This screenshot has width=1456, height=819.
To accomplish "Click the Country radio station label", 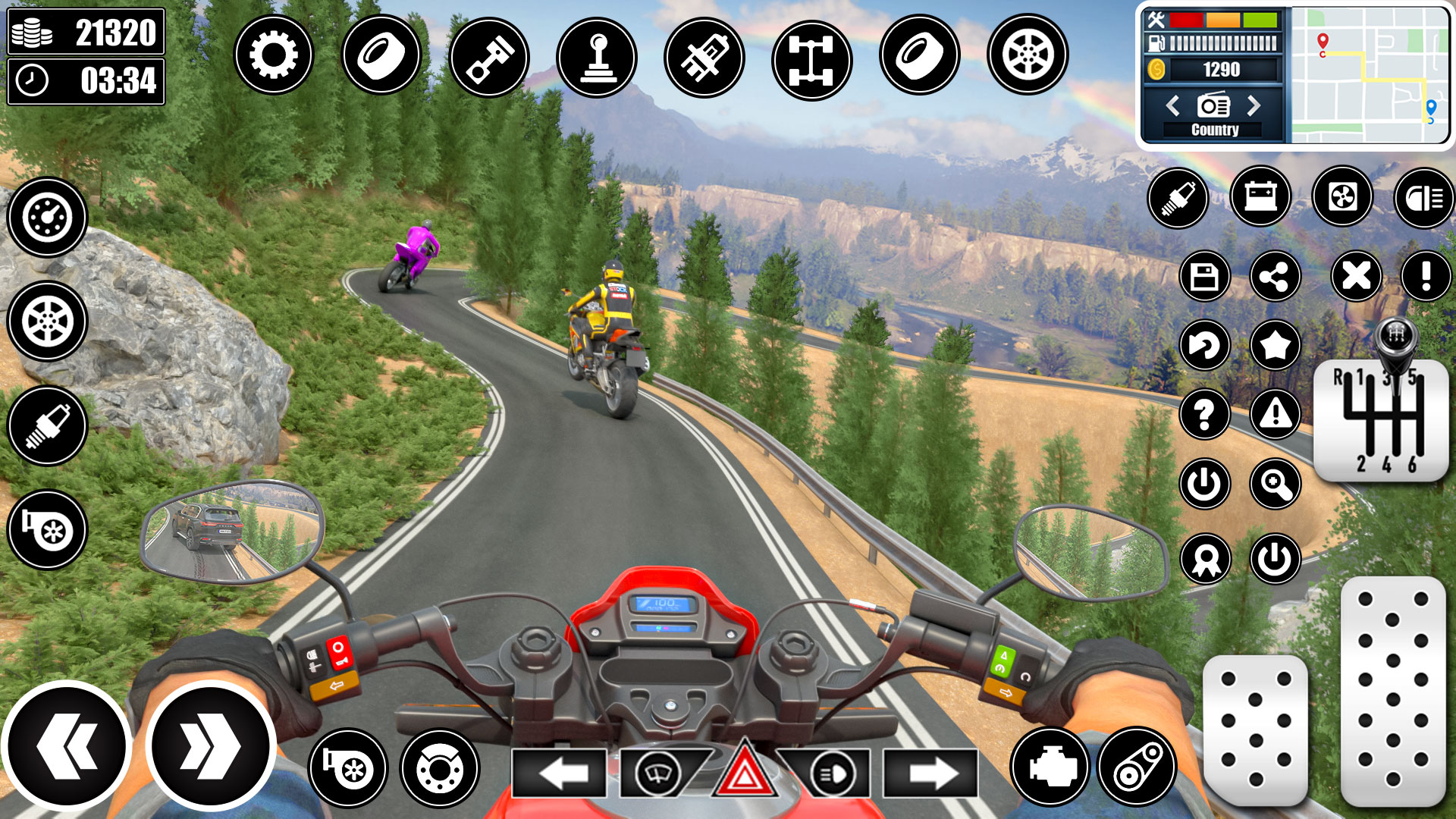I will (1213, 129).
